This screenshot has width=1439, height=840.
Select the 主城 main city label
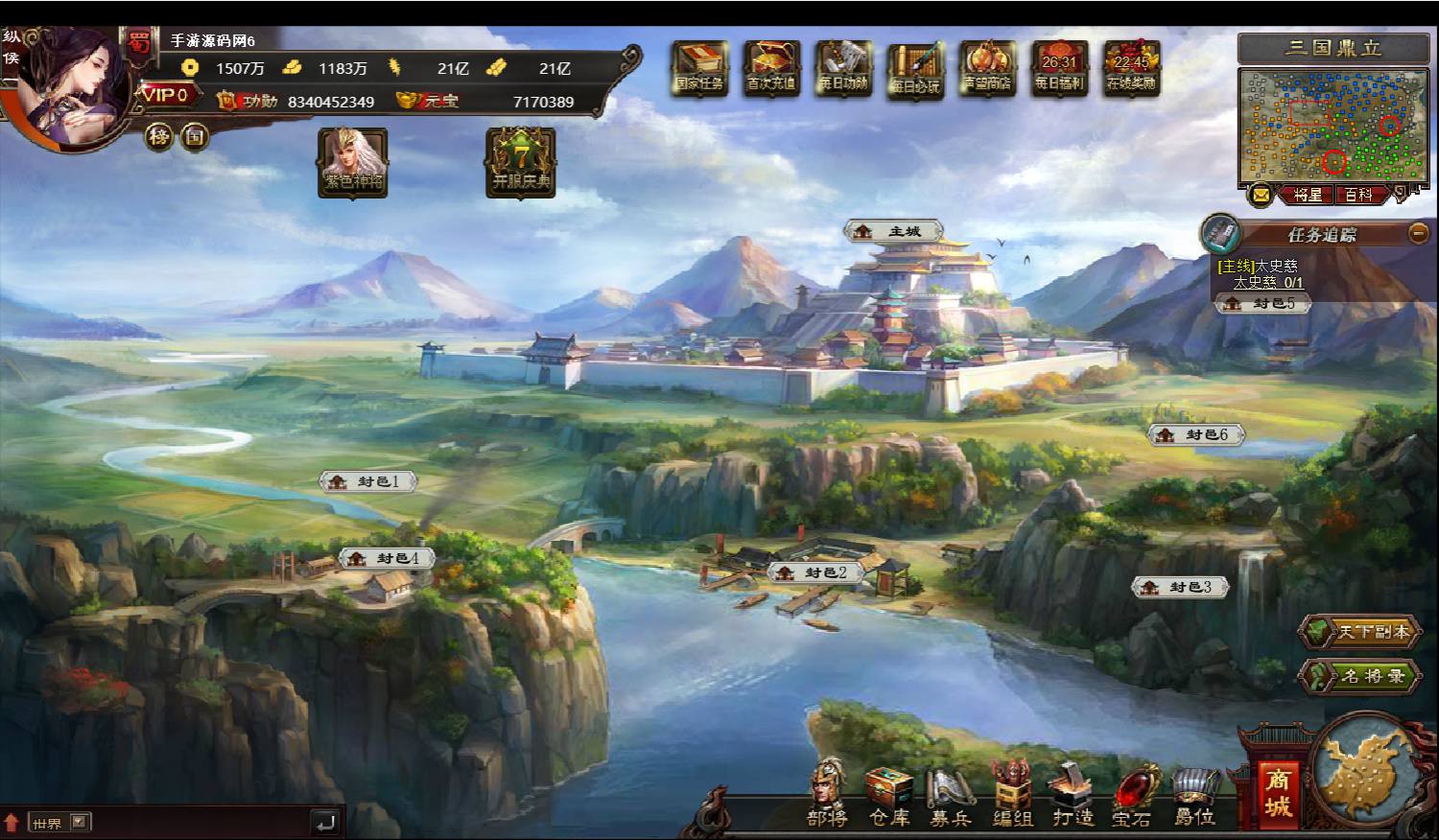pyautogui.click(x=894, y=231)
